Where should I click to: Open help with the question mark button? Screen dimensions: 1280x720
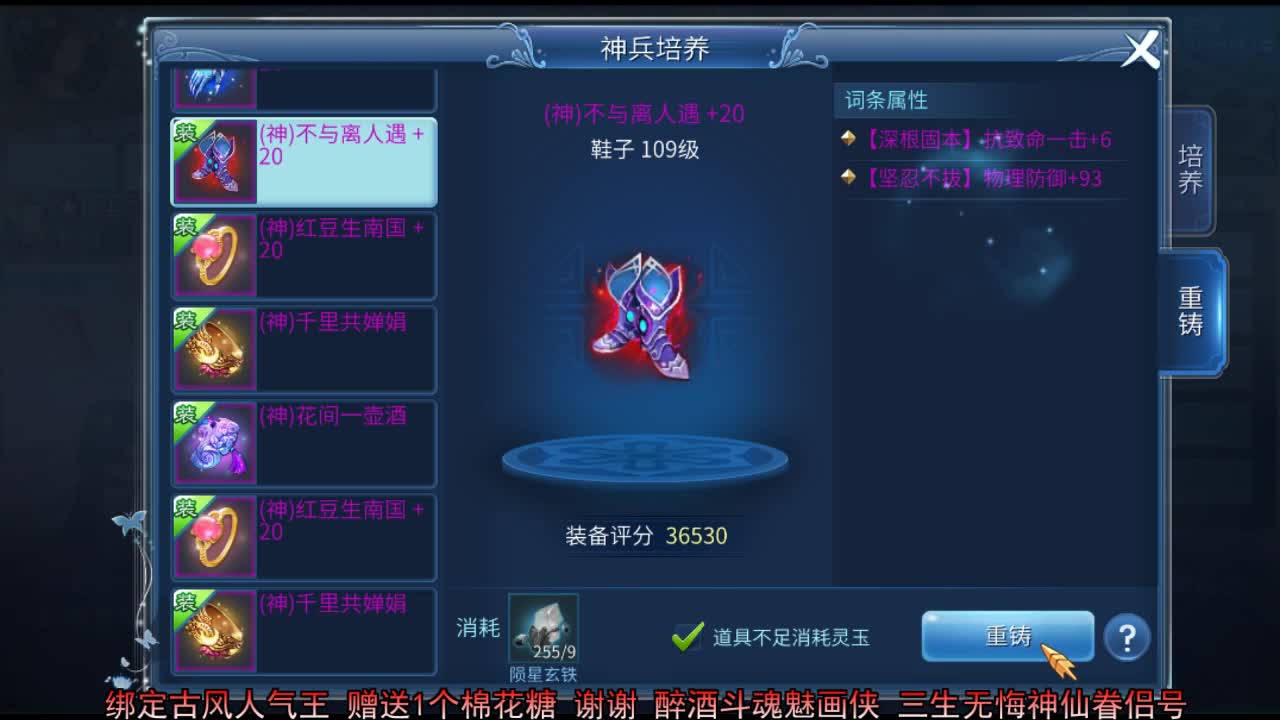tap(1125, 637)
